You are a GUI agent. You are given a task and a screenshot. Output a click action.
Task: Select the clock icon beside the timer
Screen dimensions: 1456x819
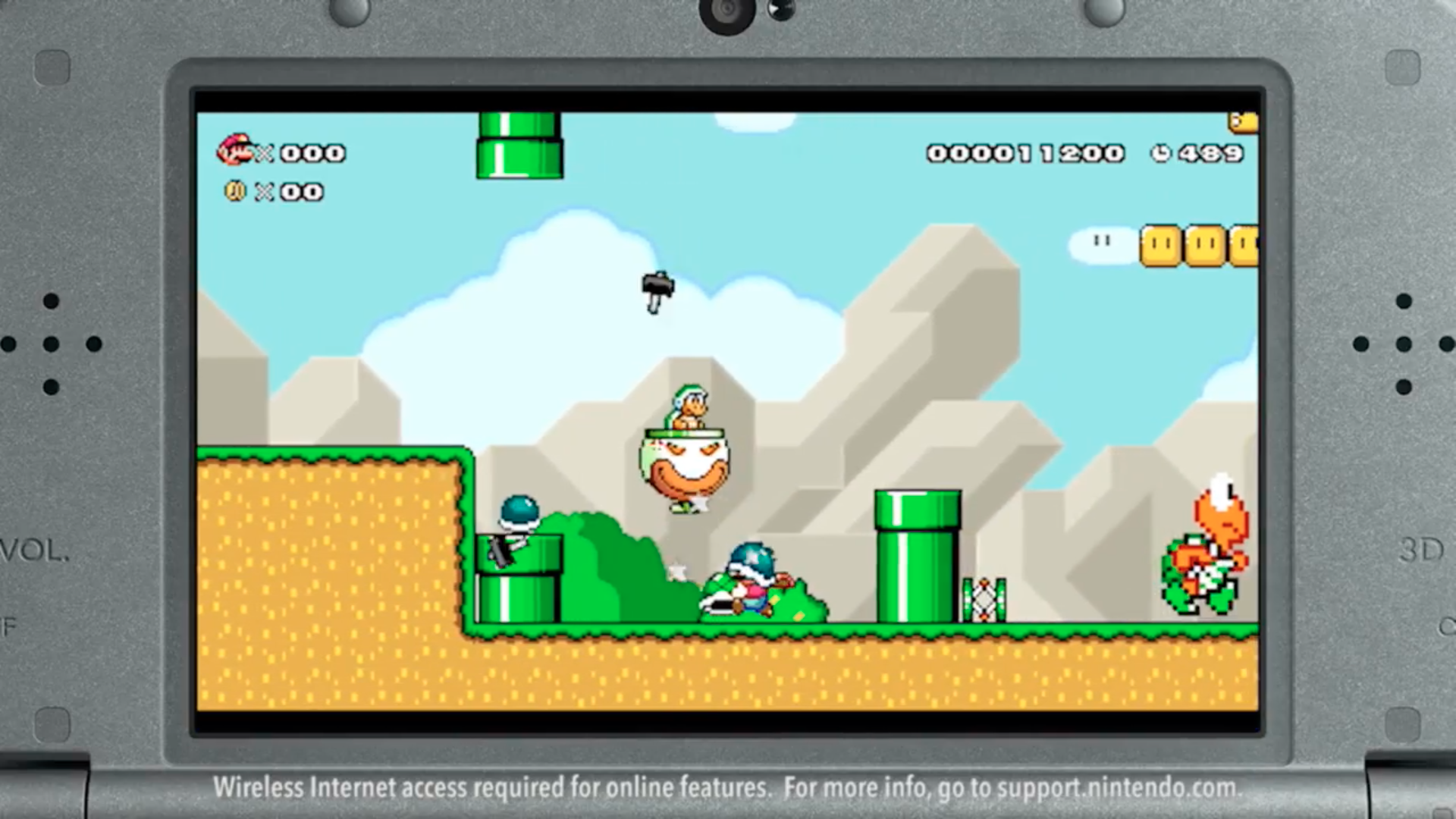[1161, 152]
